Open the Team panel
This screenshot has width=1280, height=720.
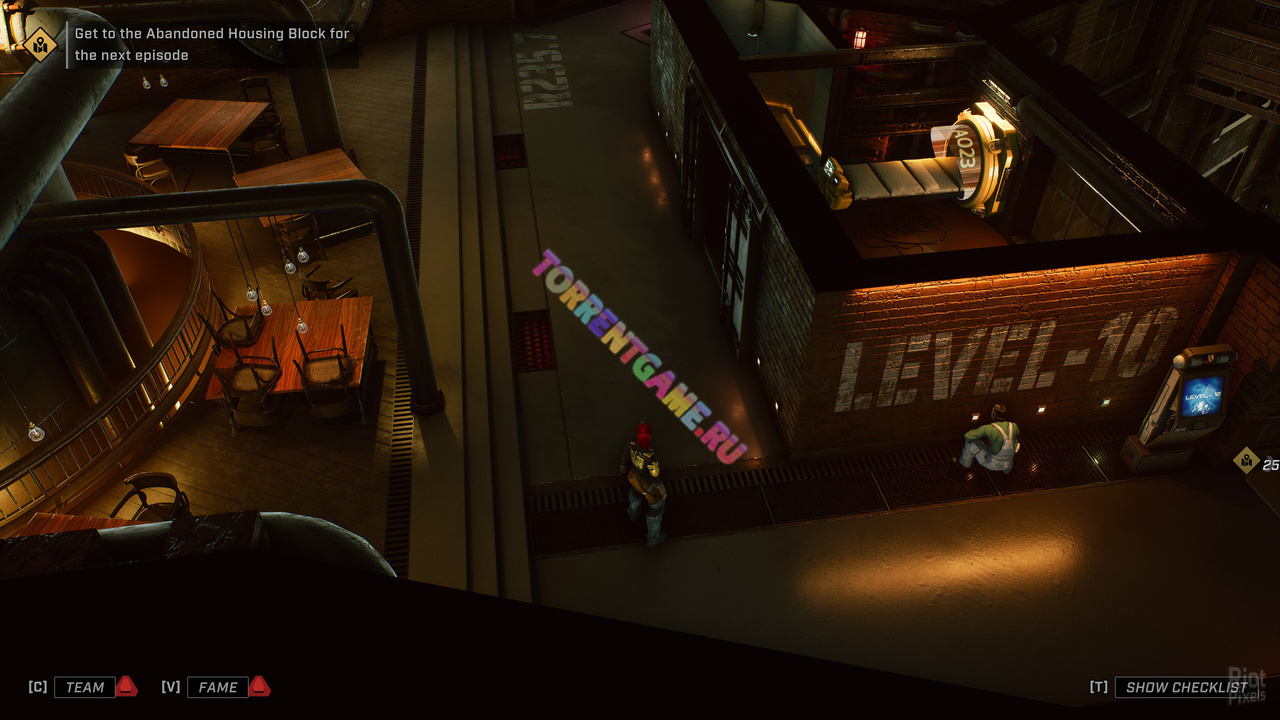coord(85,687)
